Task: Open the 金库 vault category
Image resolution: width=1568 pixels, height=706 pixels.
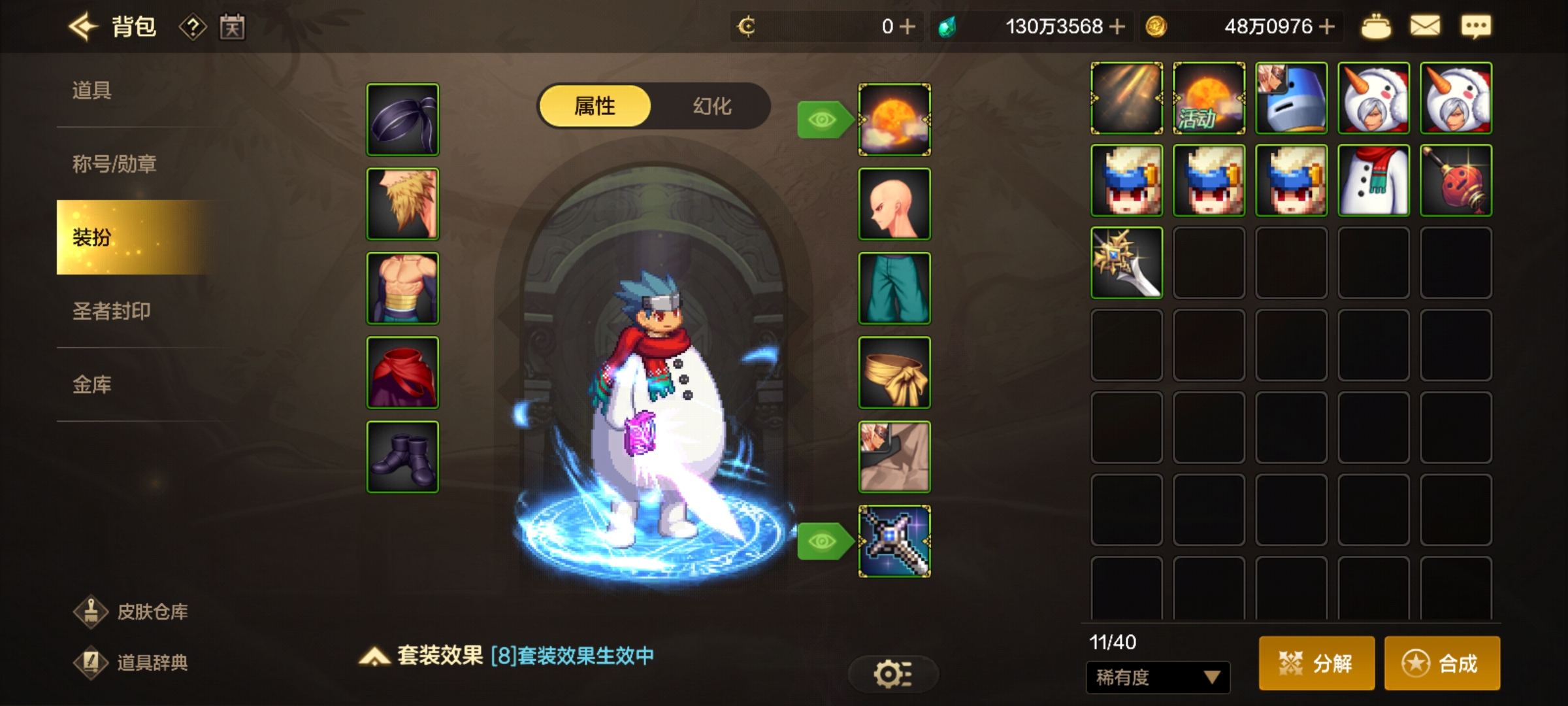Action: click(x=92, y=384)
